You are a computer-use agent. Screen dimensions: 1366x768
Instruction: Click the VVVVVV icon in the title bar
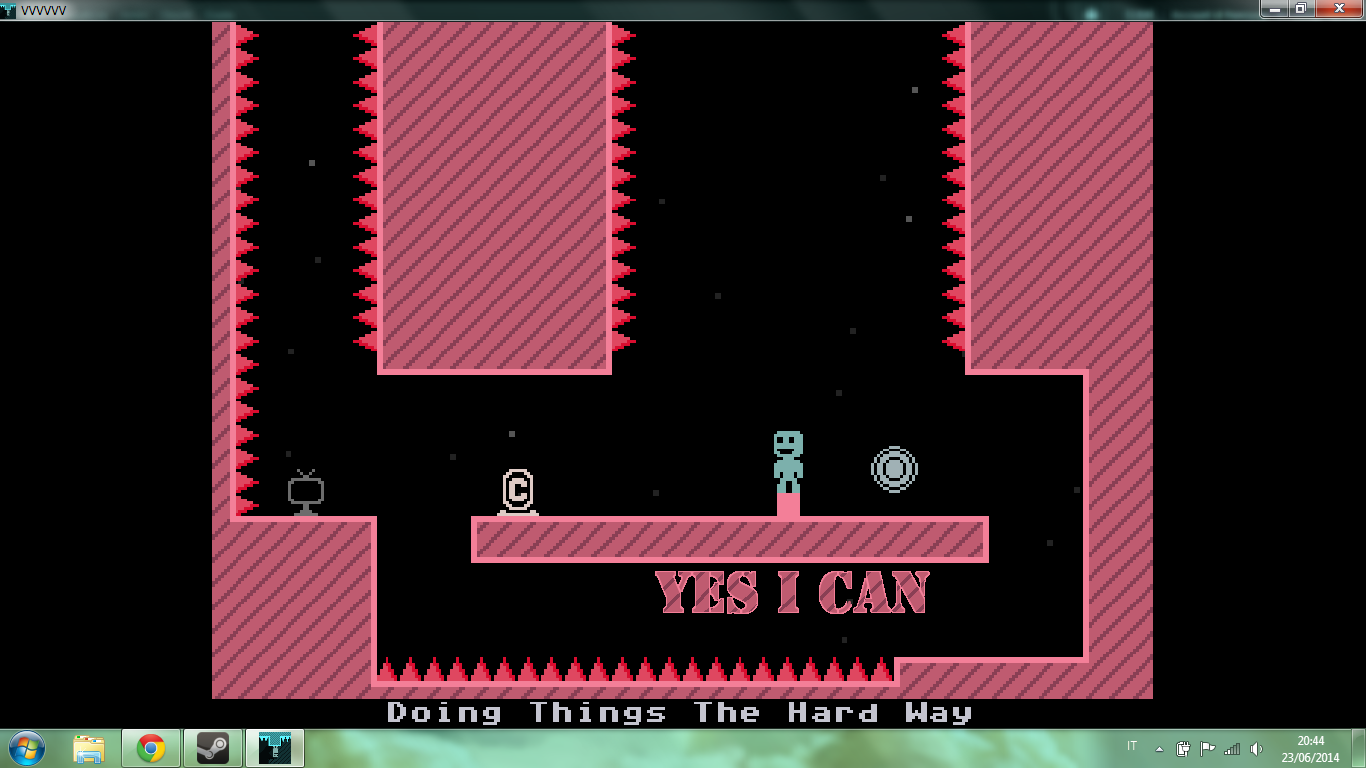8,11
